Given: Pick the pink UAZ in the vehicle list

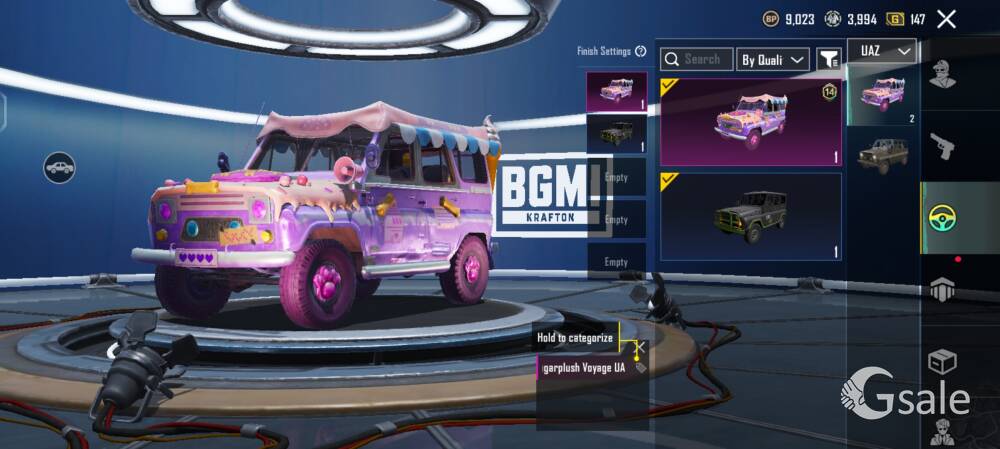Looking at the screenshot, I should (x=882, y=97).
